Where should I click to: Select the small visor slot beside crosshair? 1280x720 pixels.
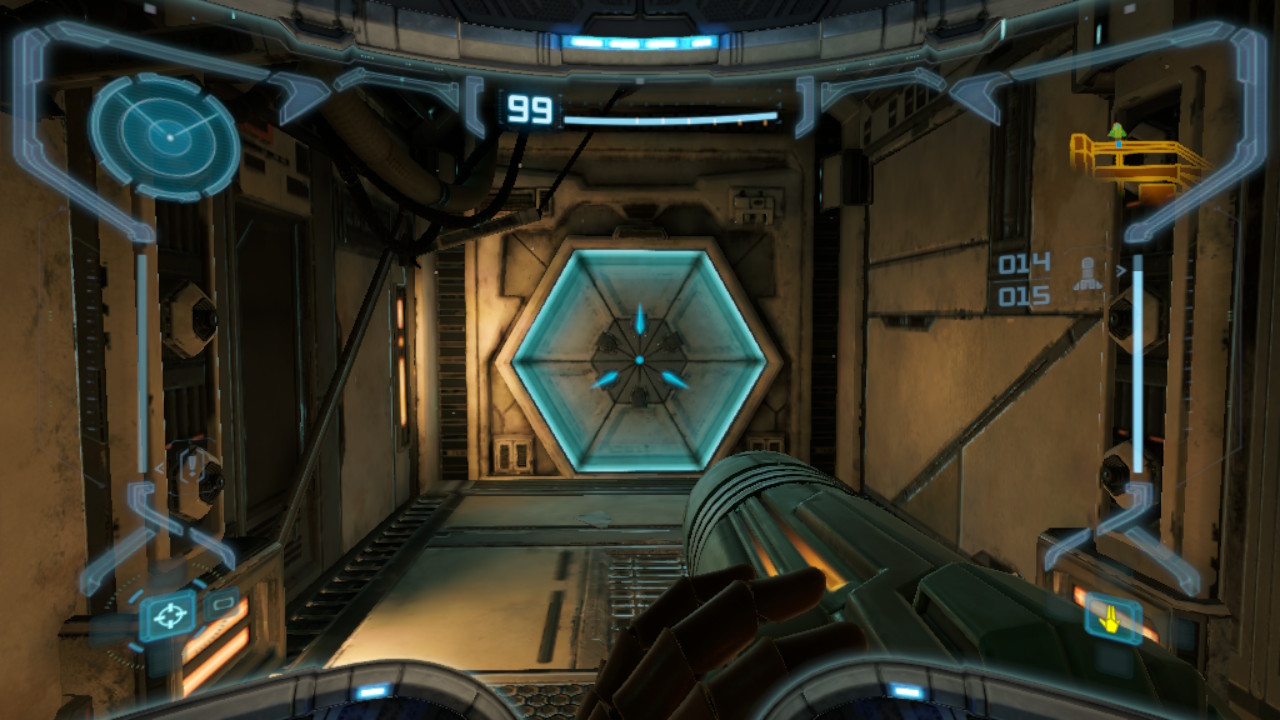pos(222,603)
